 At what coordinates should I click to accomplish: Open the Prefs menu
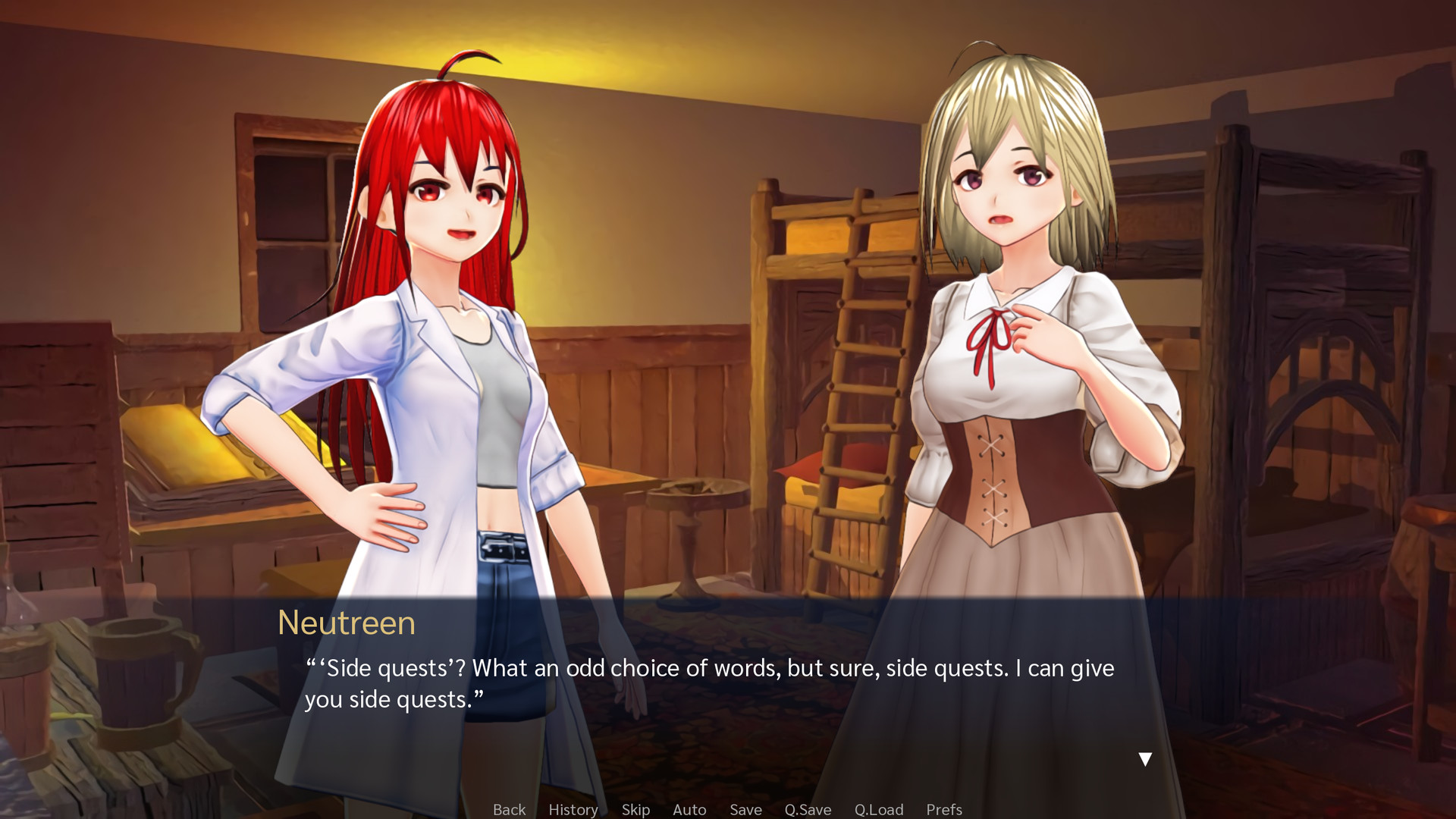coord(944,809)
